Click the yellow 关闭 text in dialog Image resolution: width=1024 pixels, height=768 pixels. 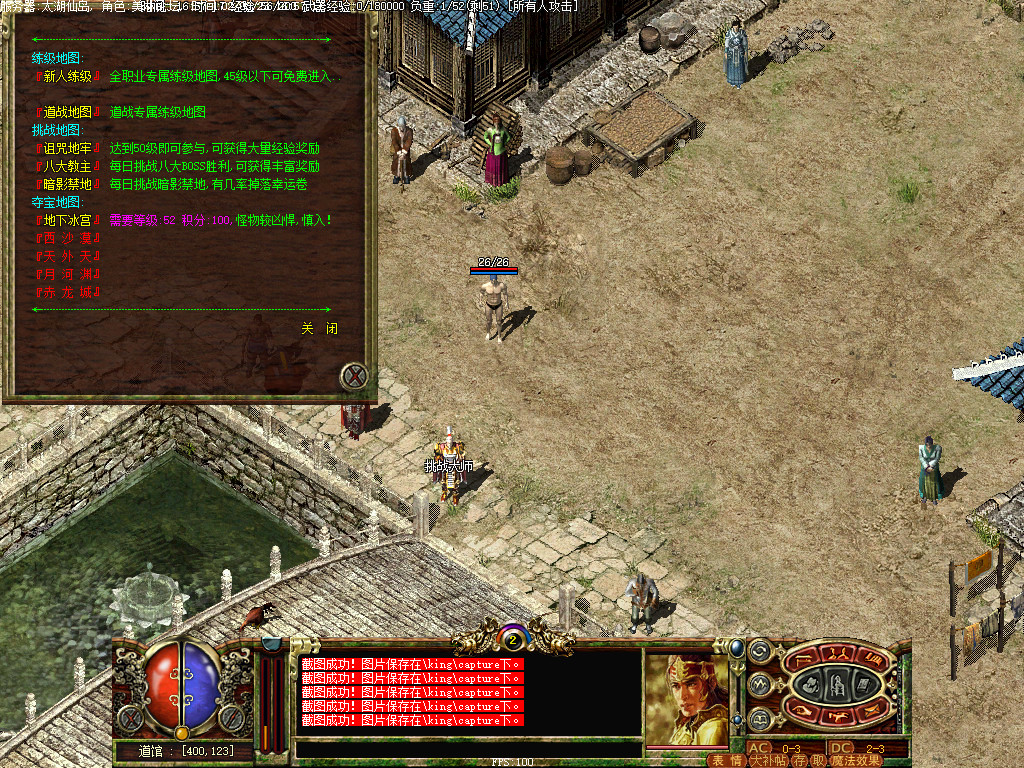320,328
